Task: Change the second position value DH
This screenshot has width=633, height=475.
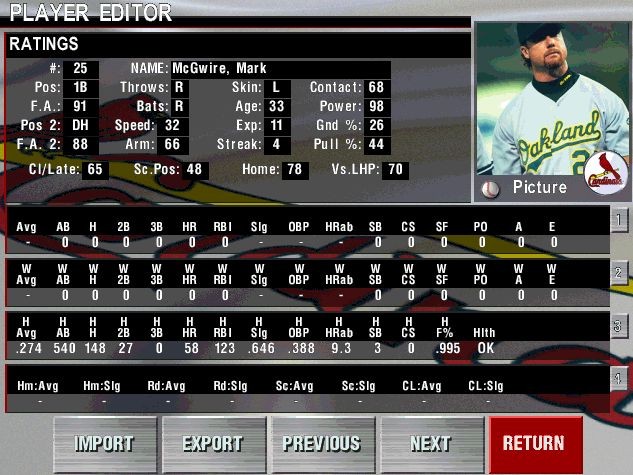Action: click(81, 125)
